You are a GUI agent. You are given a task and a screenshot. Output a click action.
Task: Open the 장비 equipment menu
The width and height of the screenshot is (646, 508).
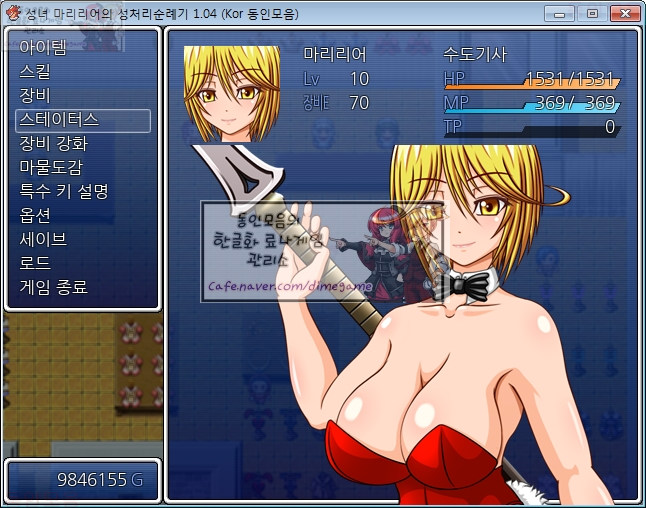pos(35,96)
